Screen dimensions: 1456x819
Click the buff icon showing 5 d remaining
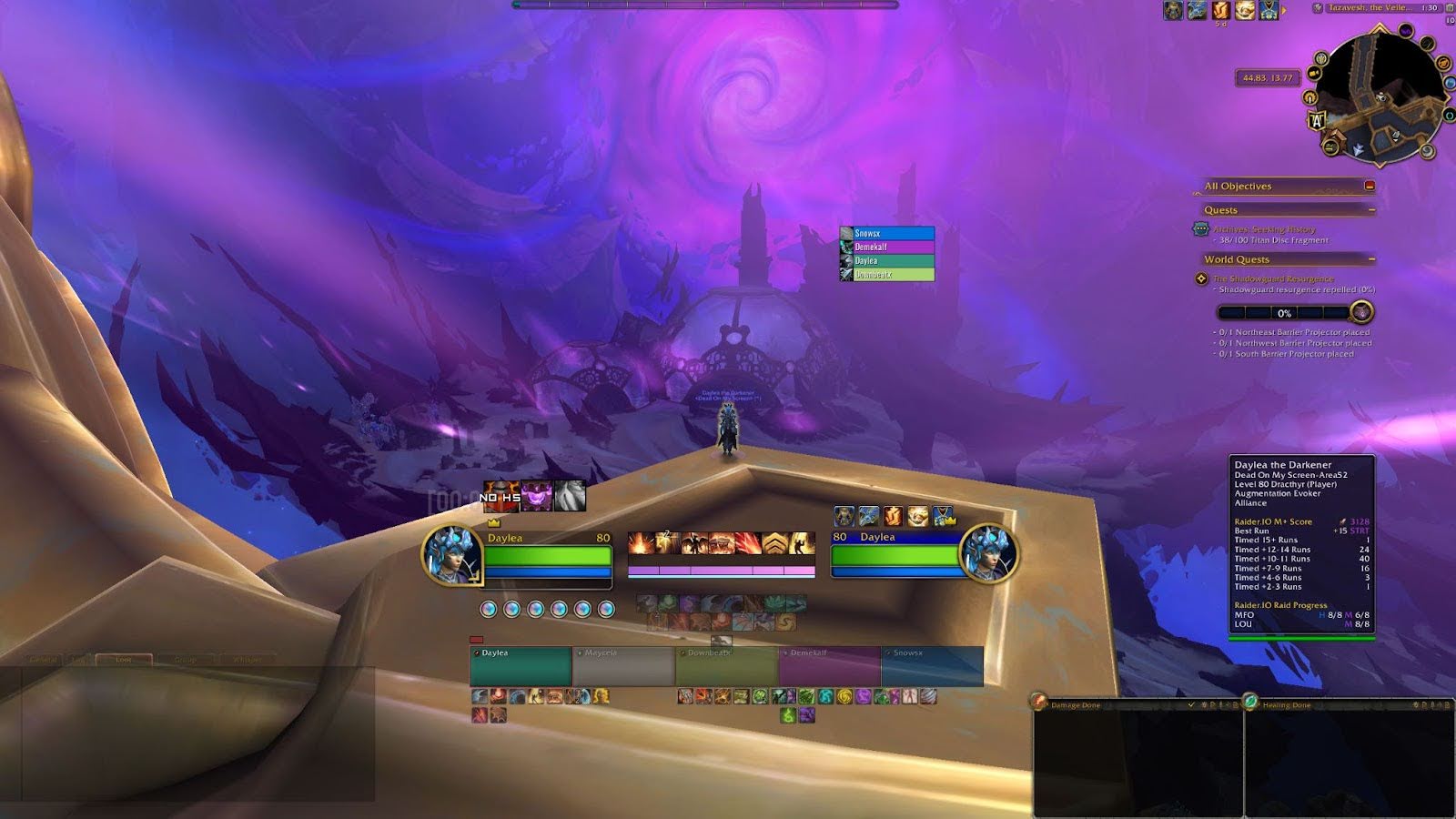(1219, 11)
